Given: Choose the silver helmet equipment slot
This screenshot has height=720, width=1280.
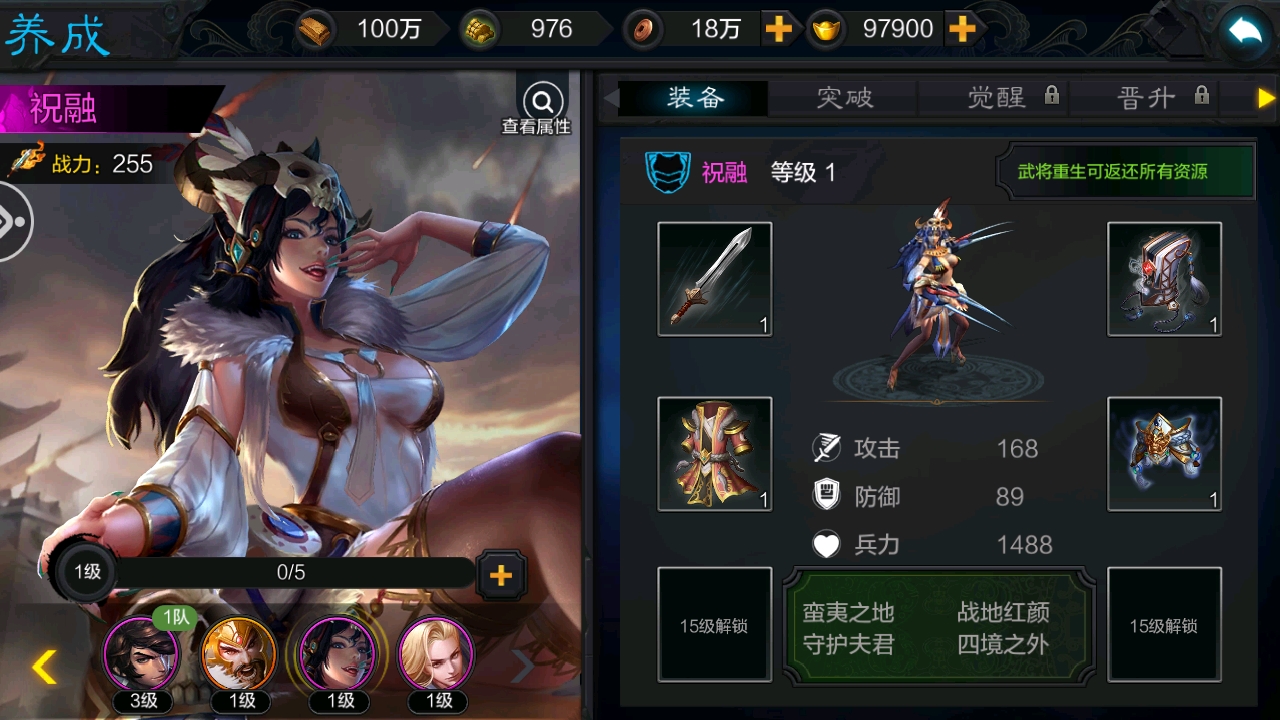Looking at the screenshot, I should [x=1164, y=279].
